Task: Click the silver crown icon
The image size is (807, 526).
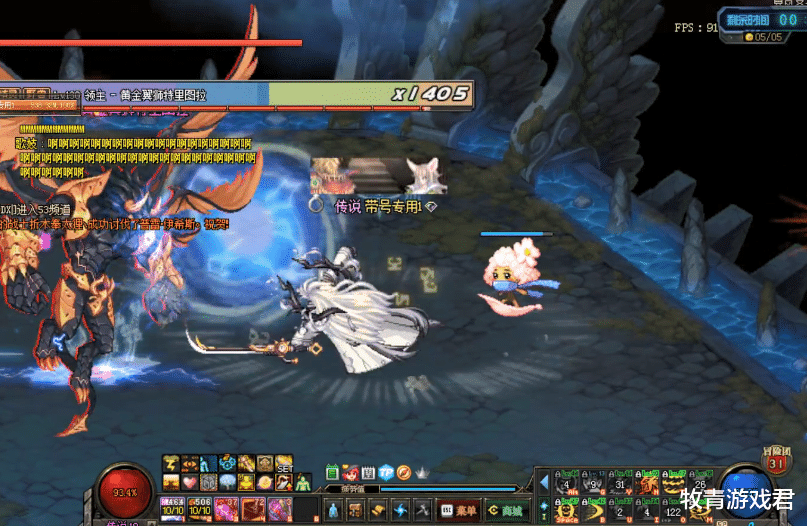Action: point(421,471)
